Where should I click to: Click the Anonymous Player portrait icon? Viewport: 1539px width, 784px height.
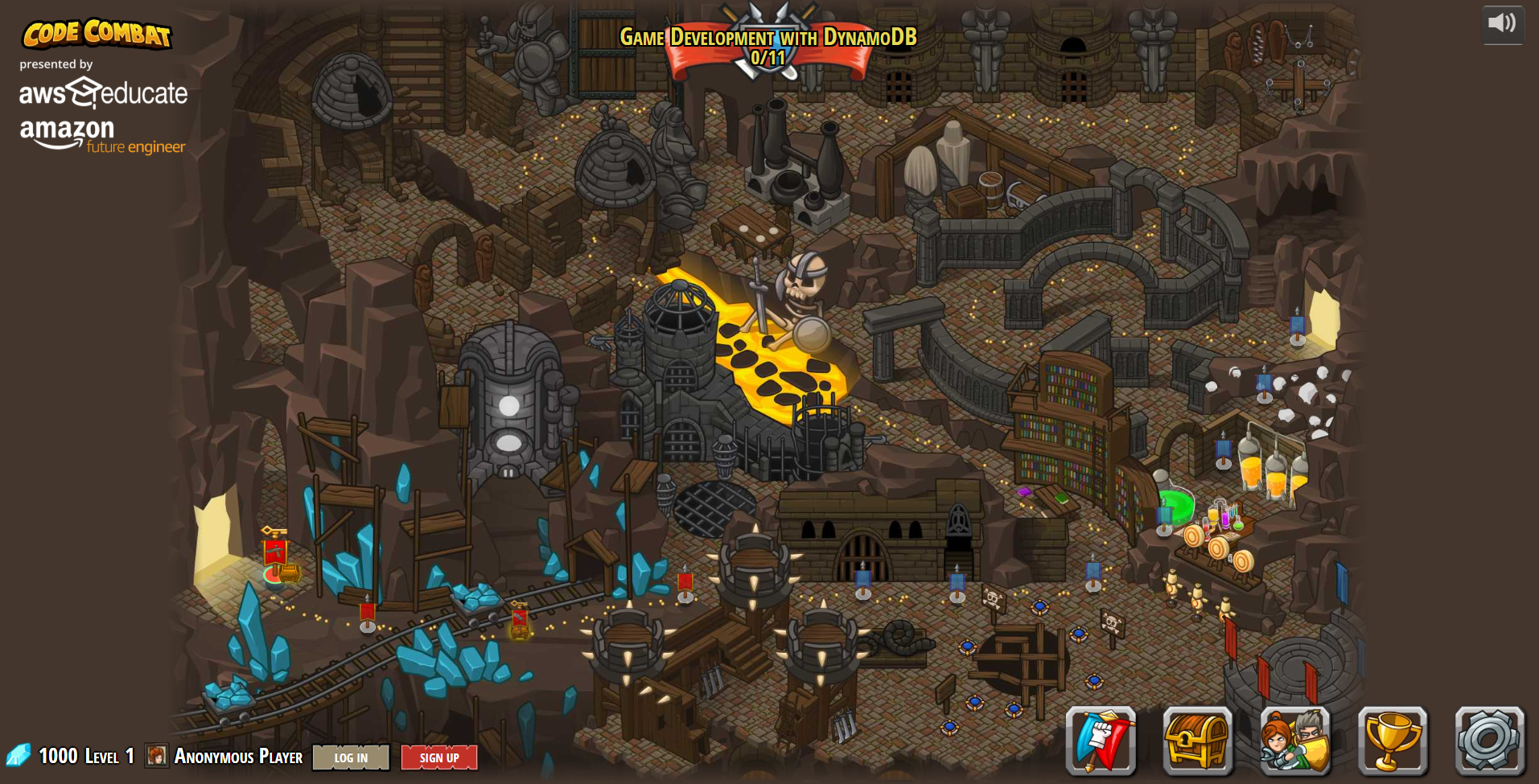[x=157, y=756]
